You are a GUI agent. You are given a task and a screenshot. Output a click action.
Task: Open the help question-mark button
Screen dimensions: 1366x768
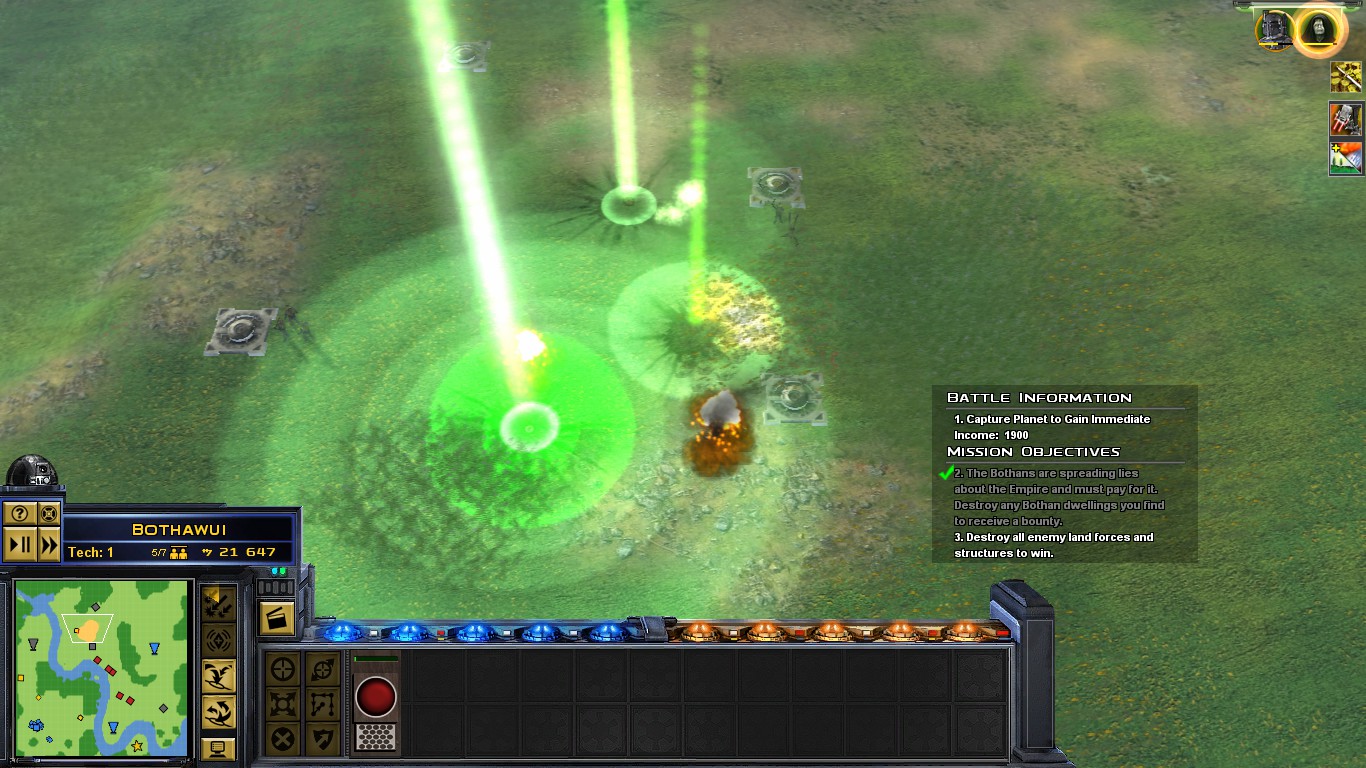(x=20, y=515)
